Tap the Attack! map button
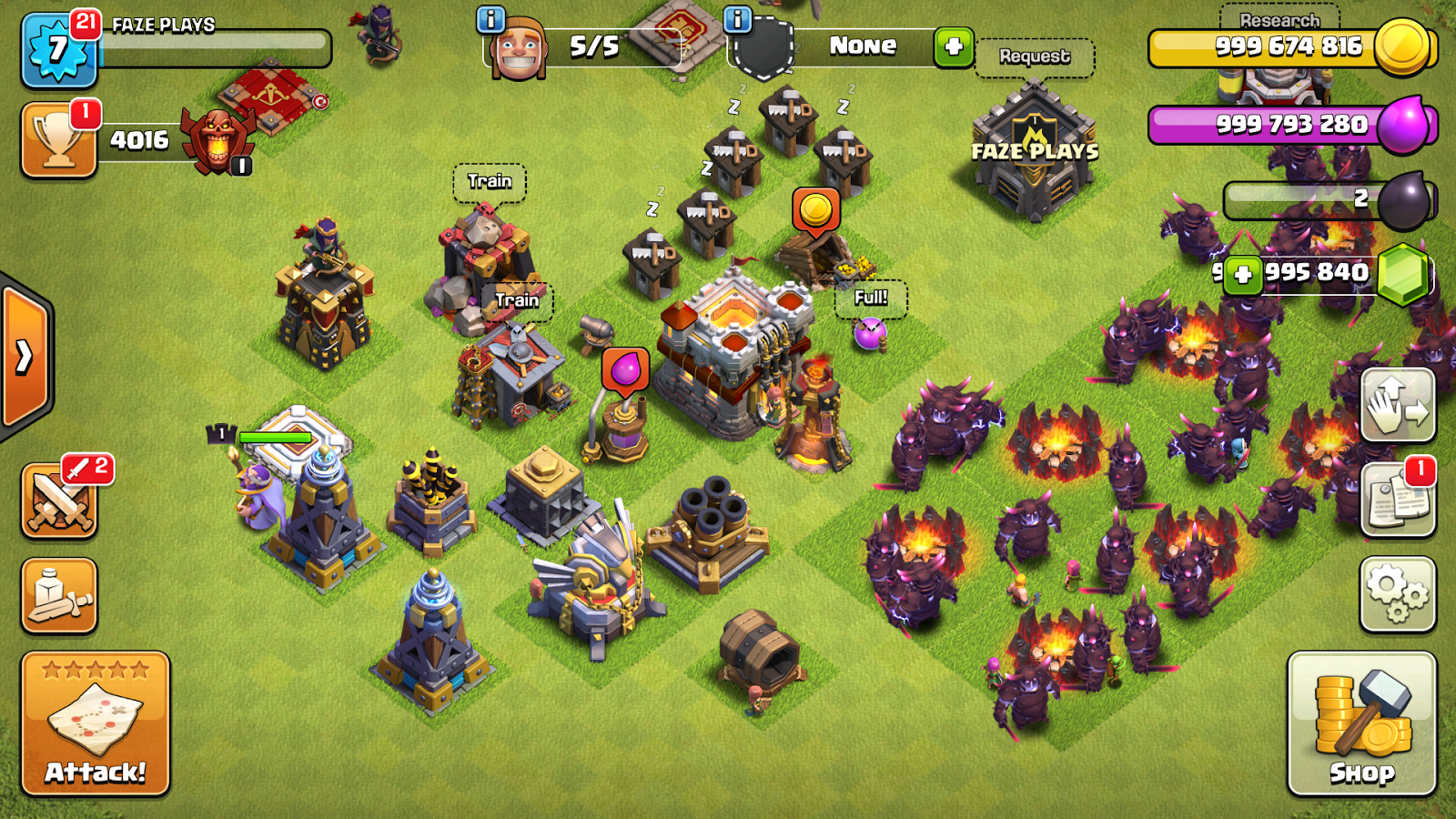1456x819 pixels. point(96,723)
